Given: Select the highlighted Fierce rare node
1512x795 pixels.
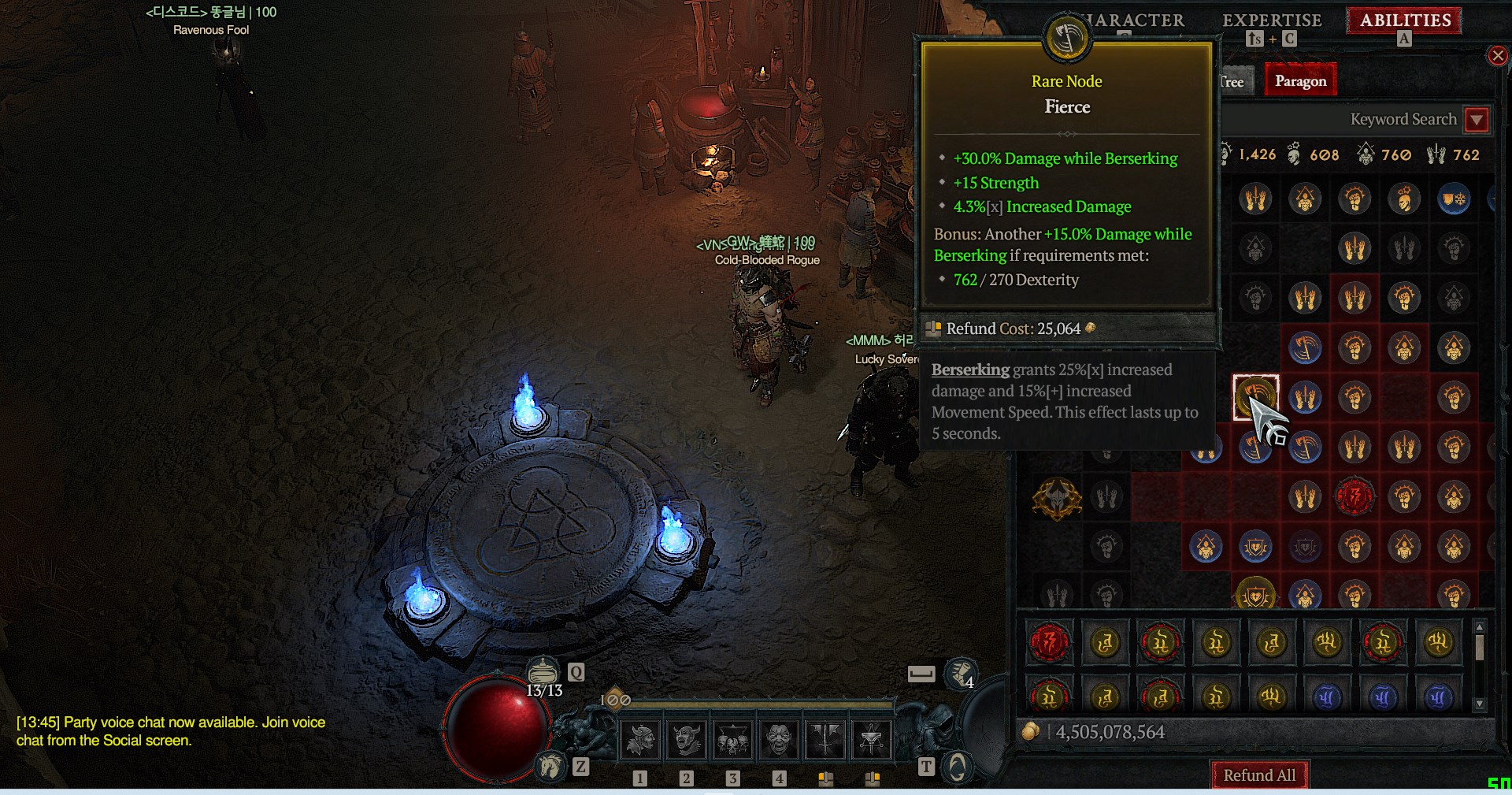Looking at the screenshot, I should 1255,396.
